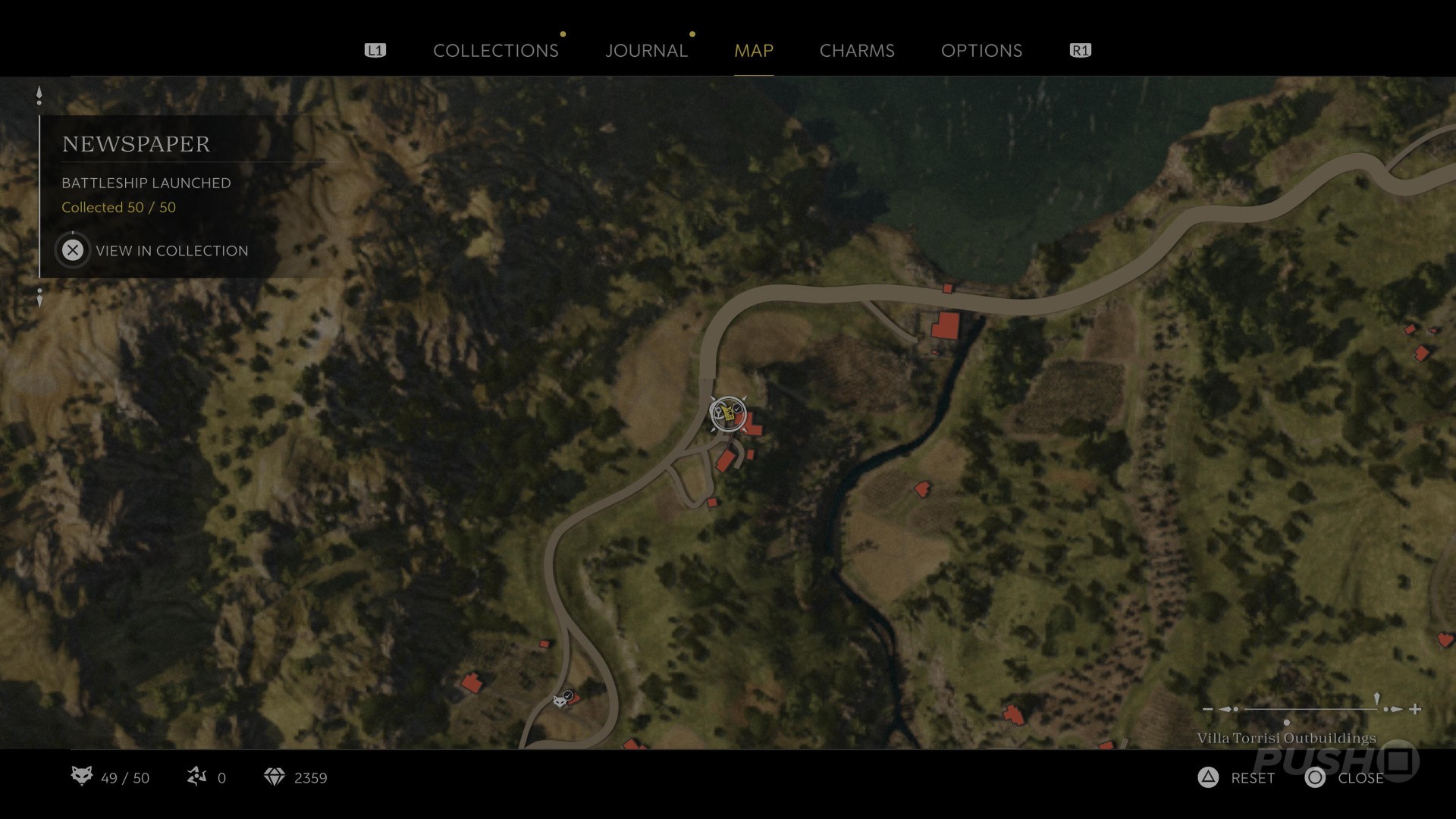Click the map zoom slider track
This screenshot has height=819, width=1456.
[1310, 710]
